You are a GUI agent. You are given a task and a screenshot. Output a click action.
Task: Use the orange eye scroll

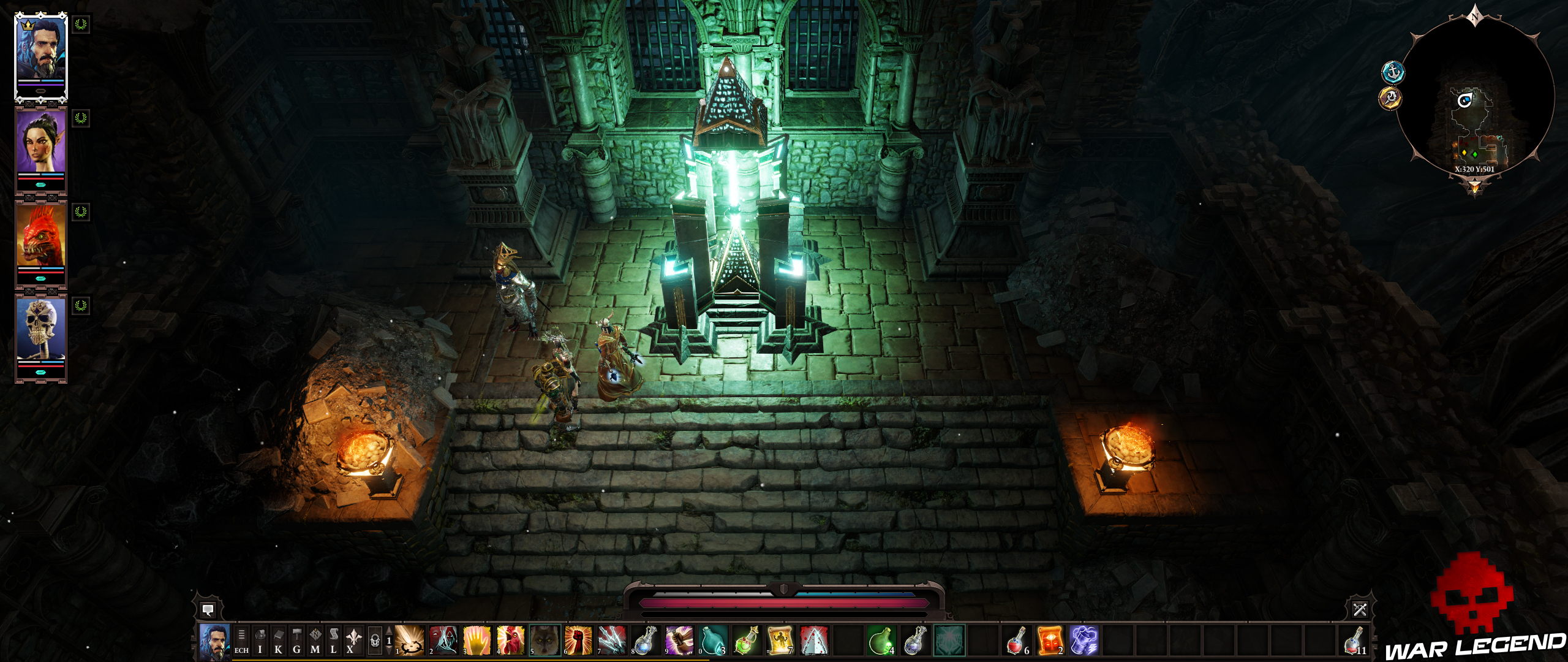point(1050,641)
